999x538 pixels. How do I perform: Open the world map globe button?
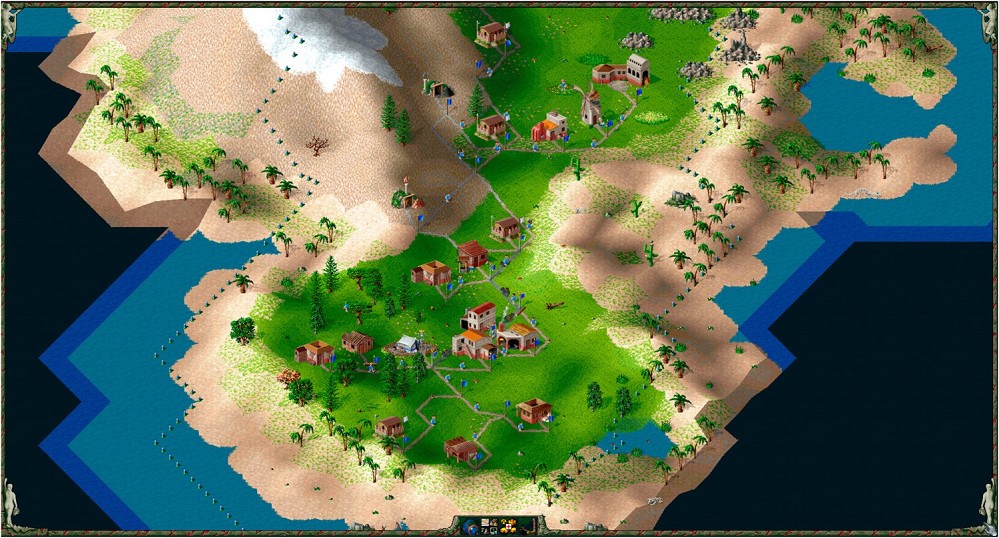pyautogui.click(x=471, y=525)
